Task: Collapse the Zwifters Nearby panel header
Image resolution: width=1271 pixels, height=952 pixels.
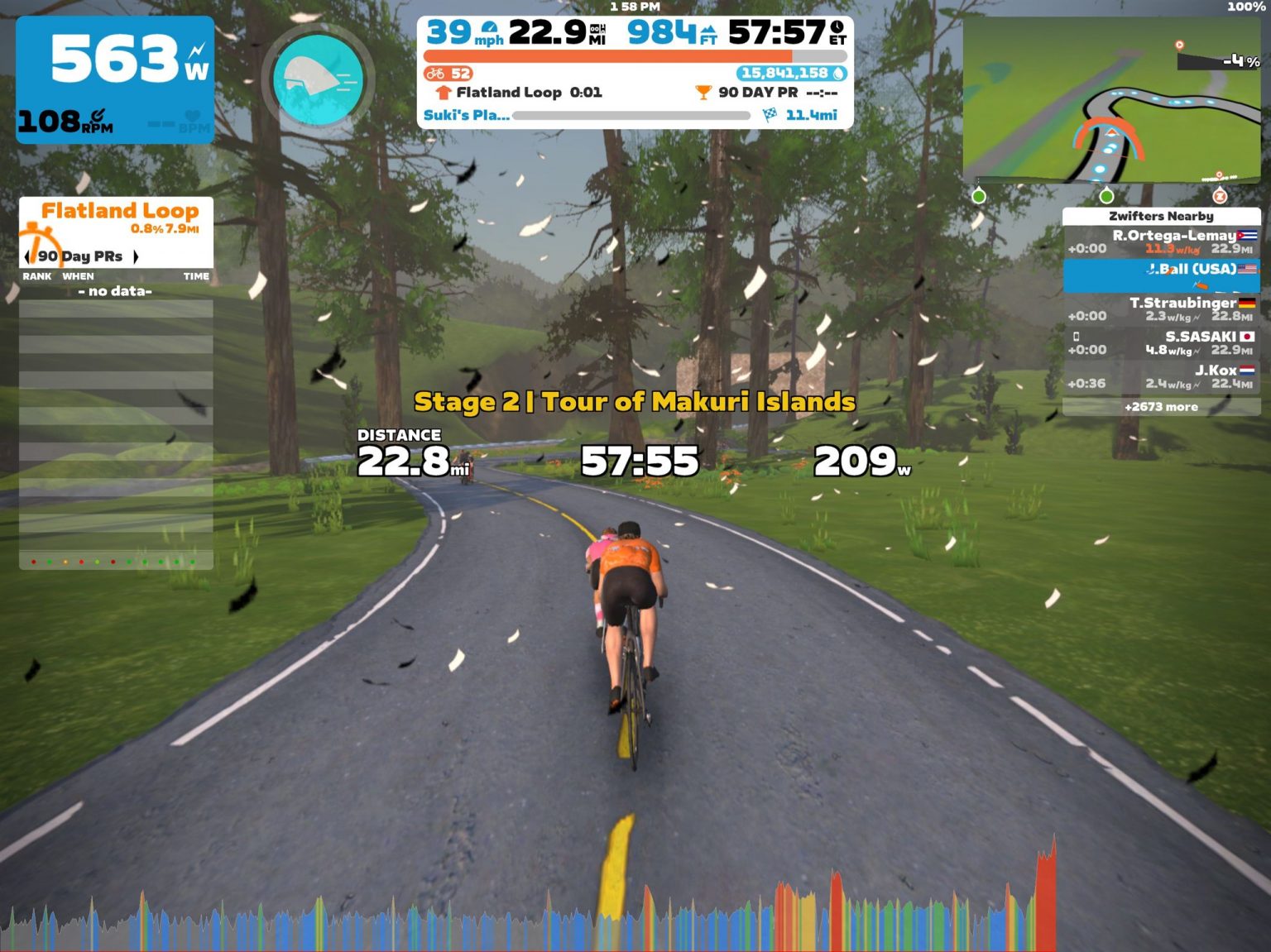Action: (1162, 216)
